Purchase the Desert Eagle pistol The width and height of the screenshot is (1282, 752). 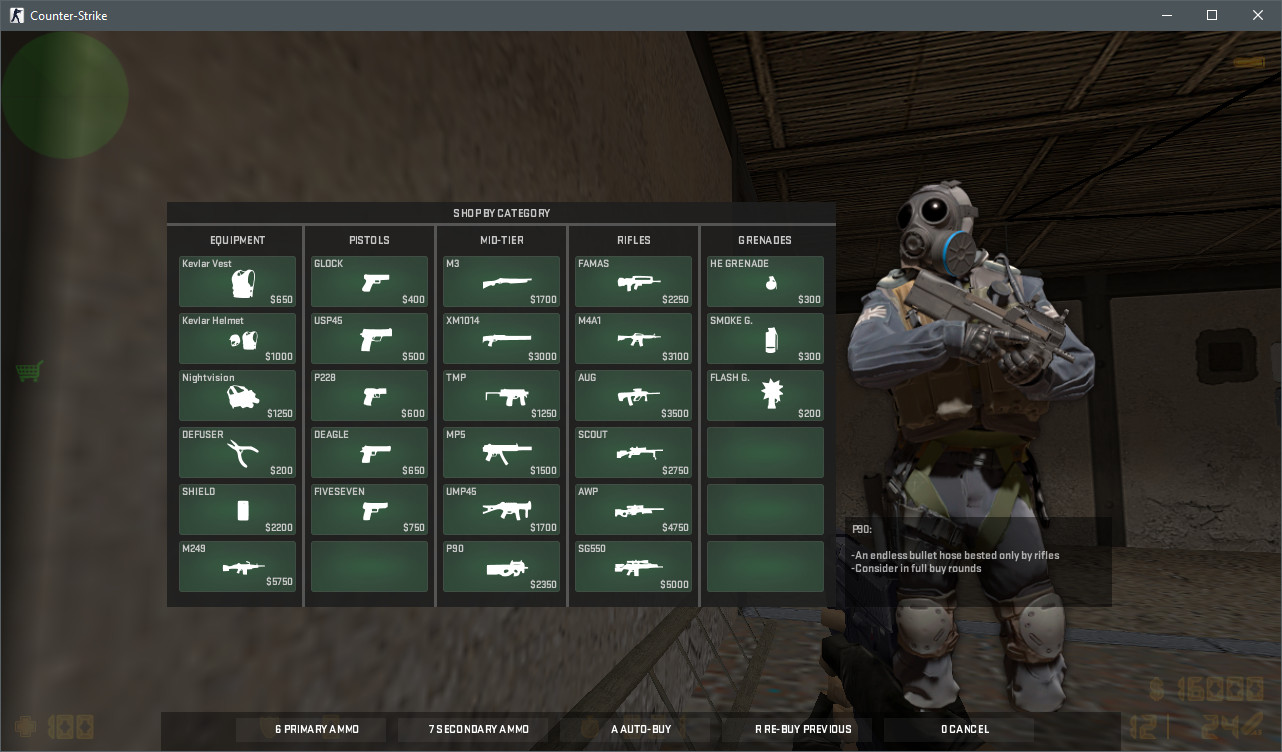click(x=369, y=452)
